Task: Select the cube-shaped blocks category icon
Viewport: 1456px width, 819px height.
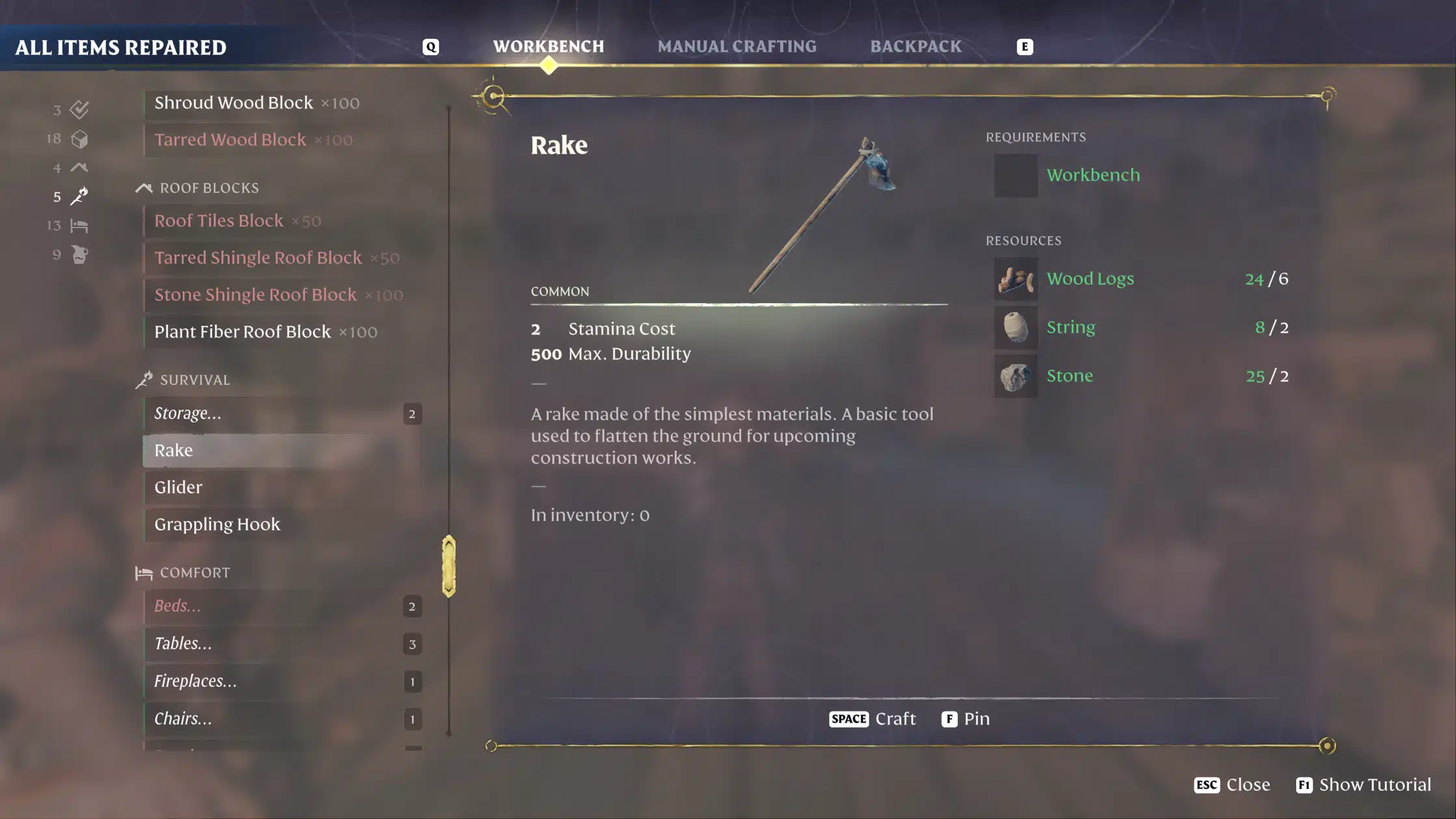Action: pos(79,139)
